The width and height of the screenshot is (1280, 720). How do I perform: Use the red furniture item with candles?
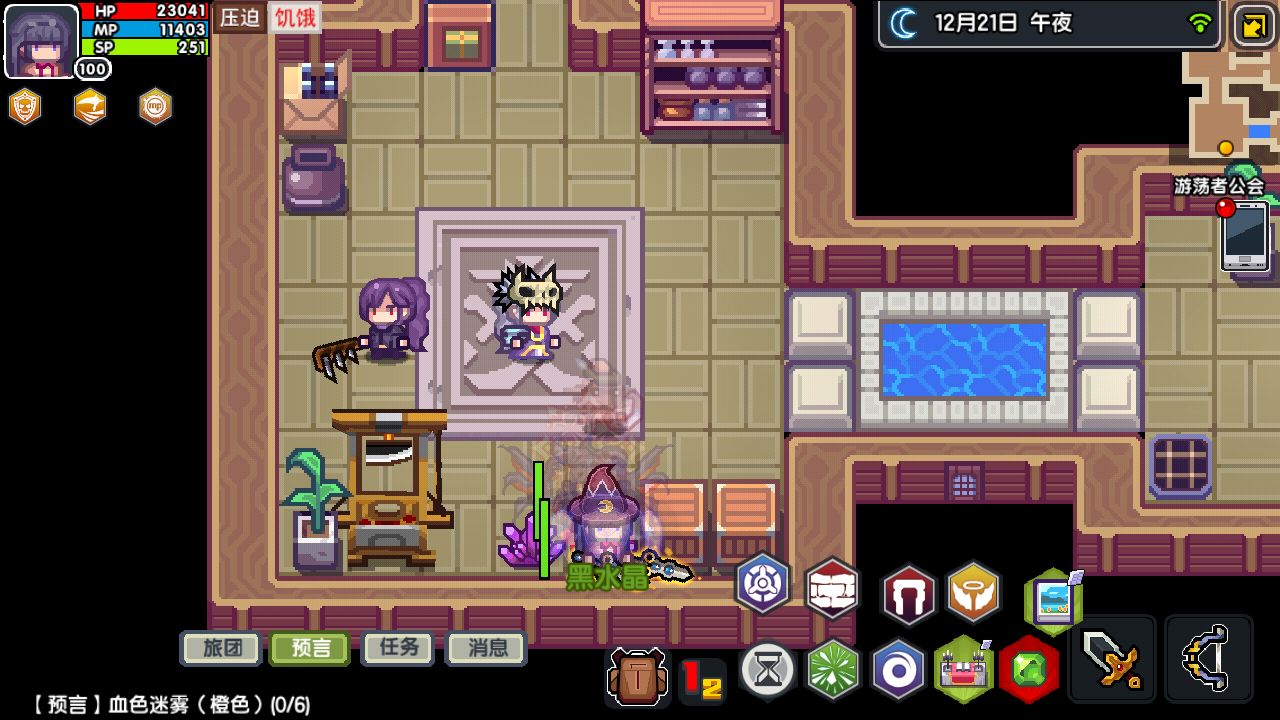963,668
